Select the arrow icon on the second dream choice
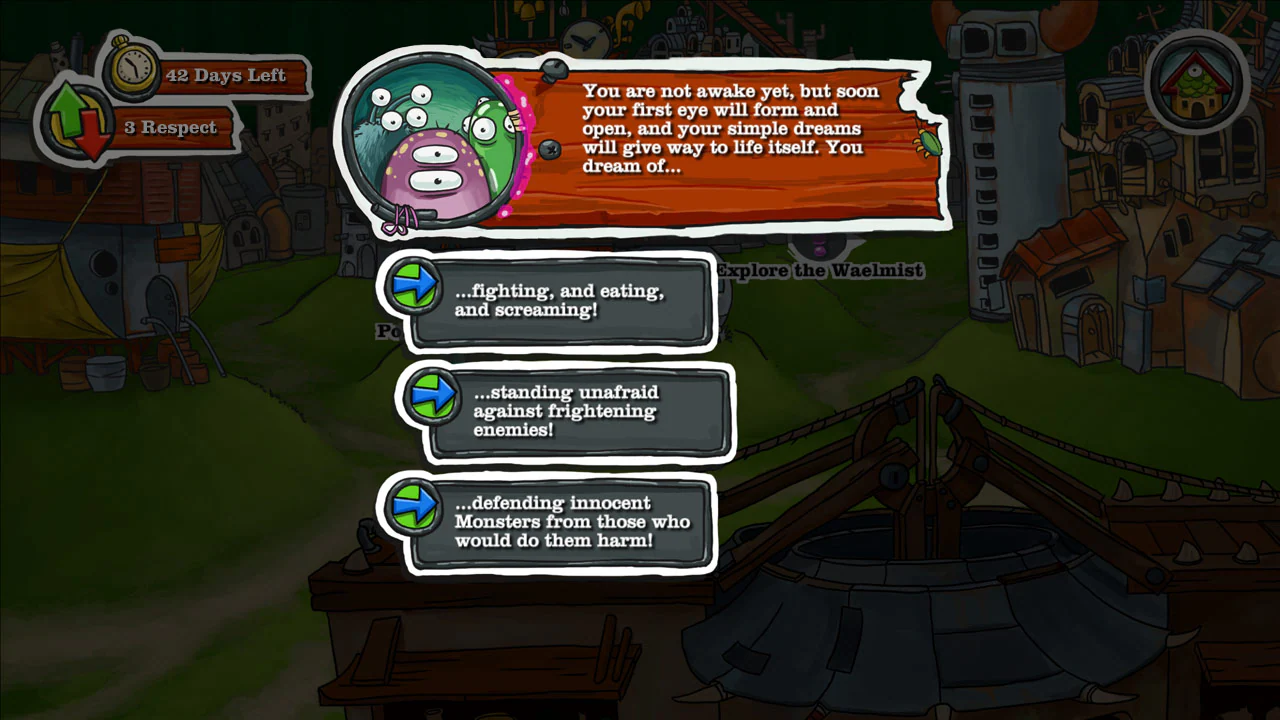1280x720 pixels. click(432, 398)
